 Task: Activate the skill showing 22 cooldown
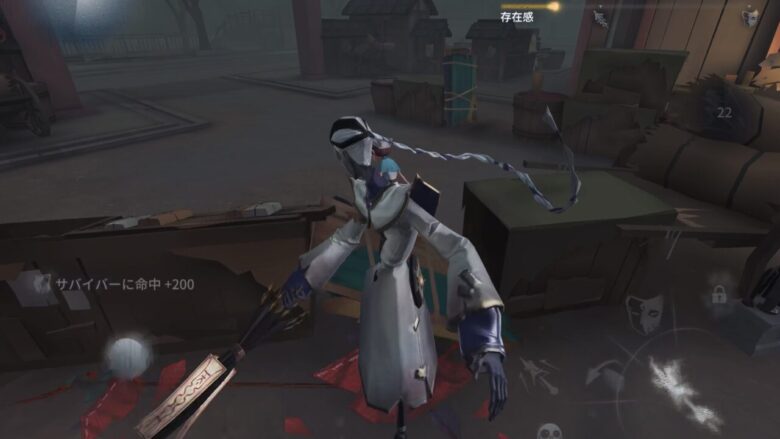point(723,113)
